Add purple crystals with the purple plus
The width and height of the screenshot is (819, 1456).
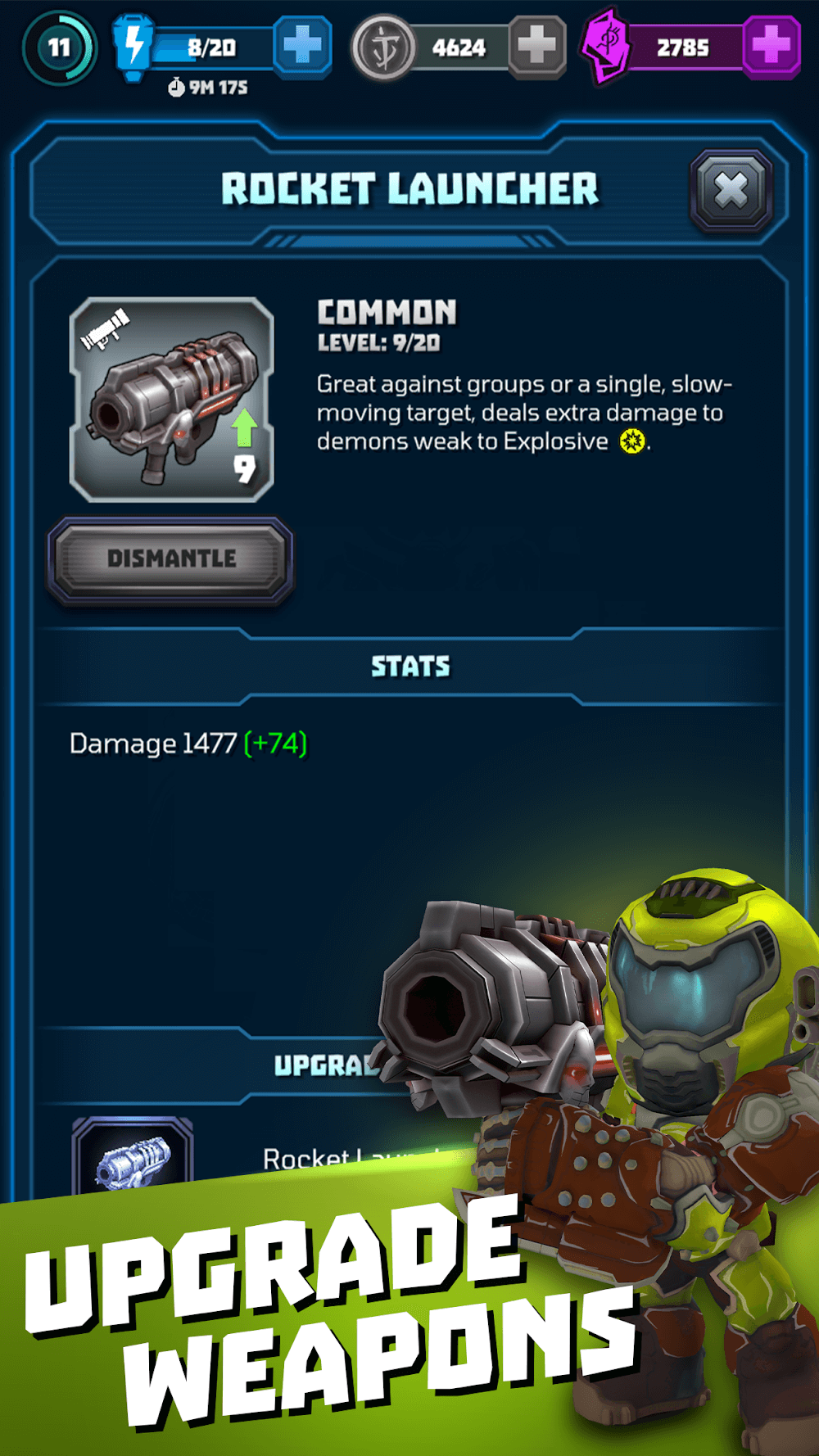[x=771, y=47]
